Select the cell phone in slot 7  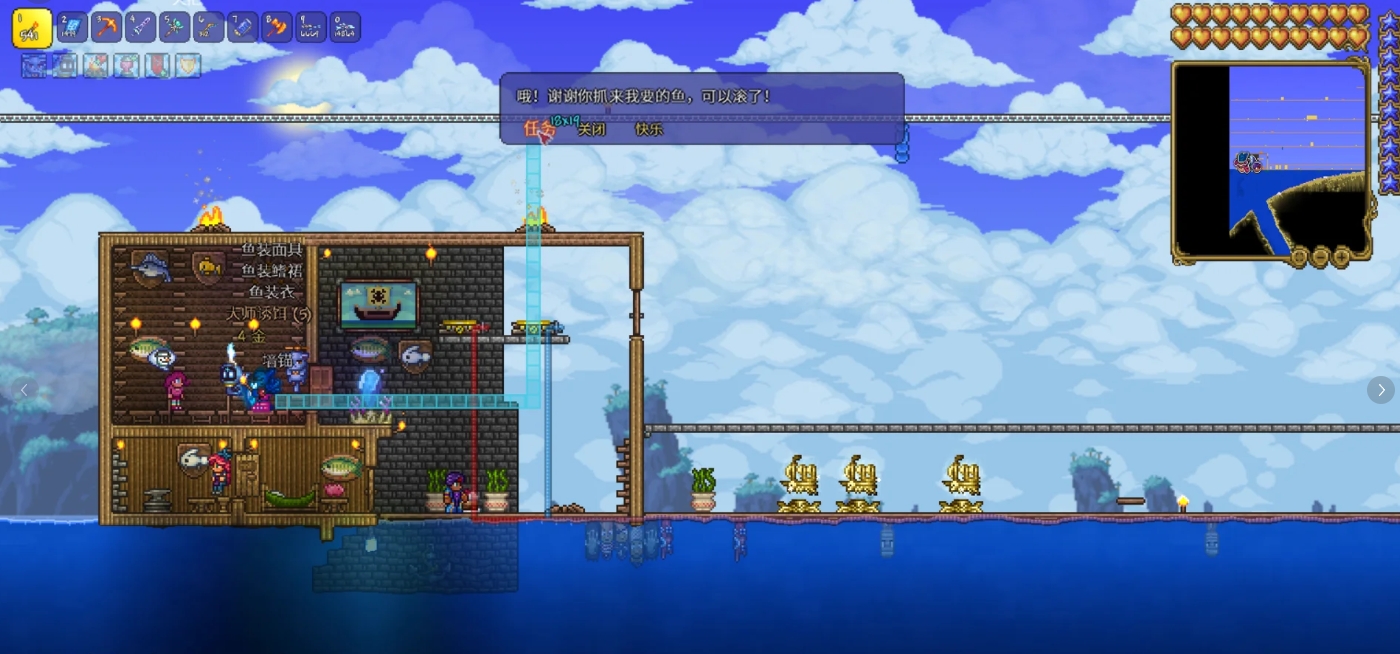click(242, 27)
